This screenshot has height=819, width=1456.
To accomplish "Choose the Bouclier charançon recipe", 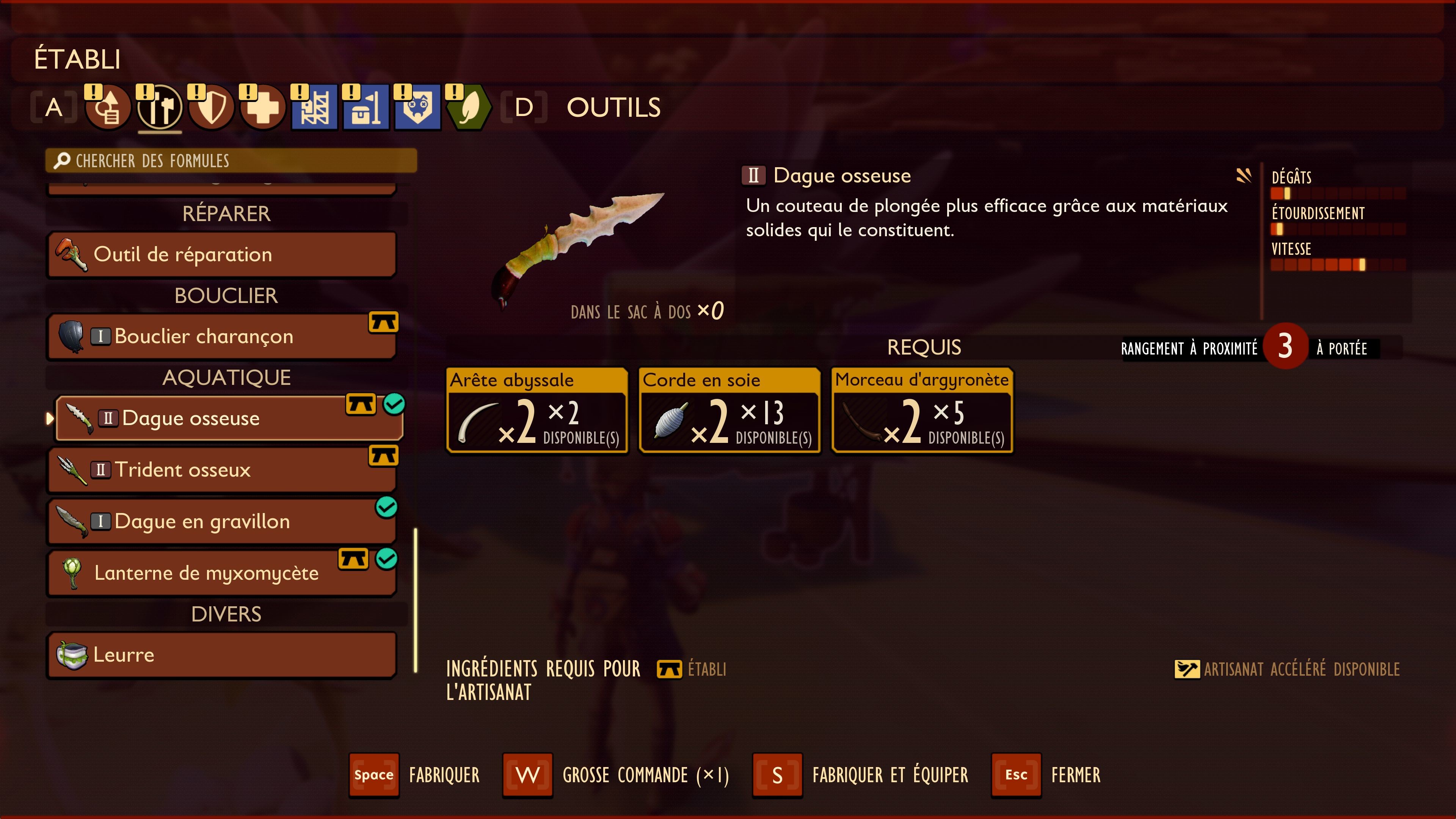I will pos(221,336).
